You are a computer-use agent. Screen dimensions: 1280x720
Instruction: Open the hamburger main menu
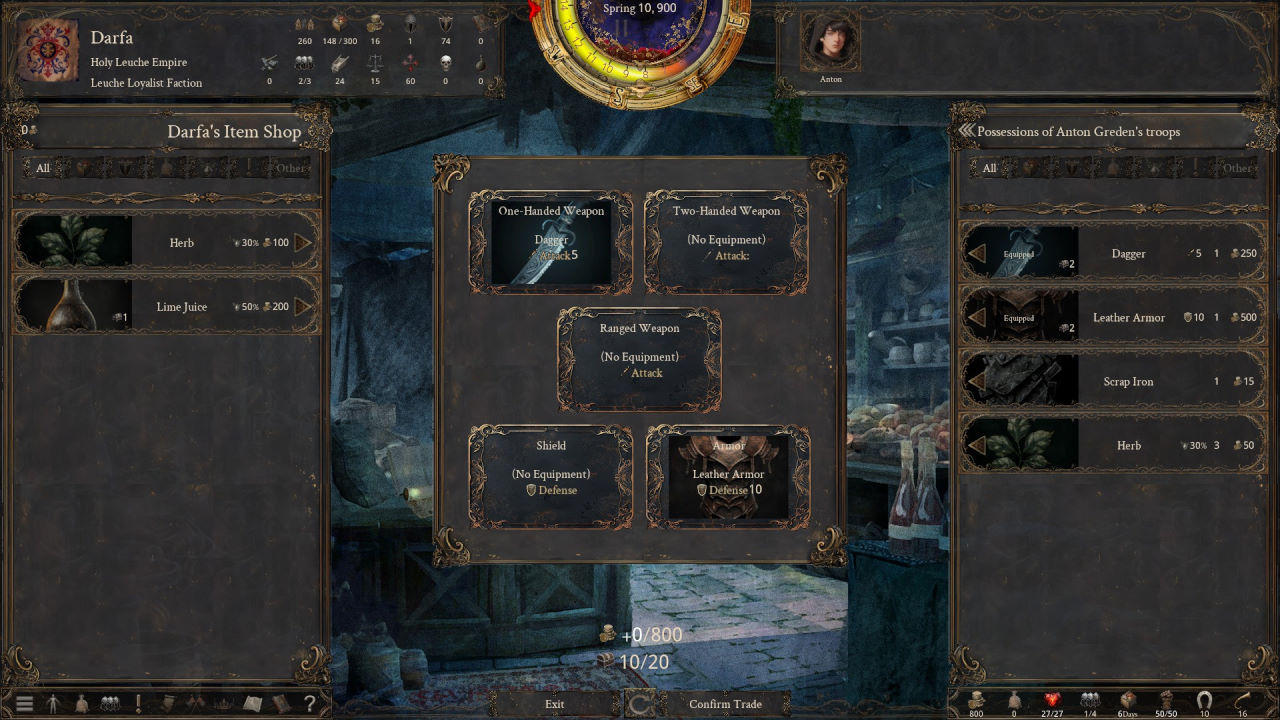tap(24, 704)
